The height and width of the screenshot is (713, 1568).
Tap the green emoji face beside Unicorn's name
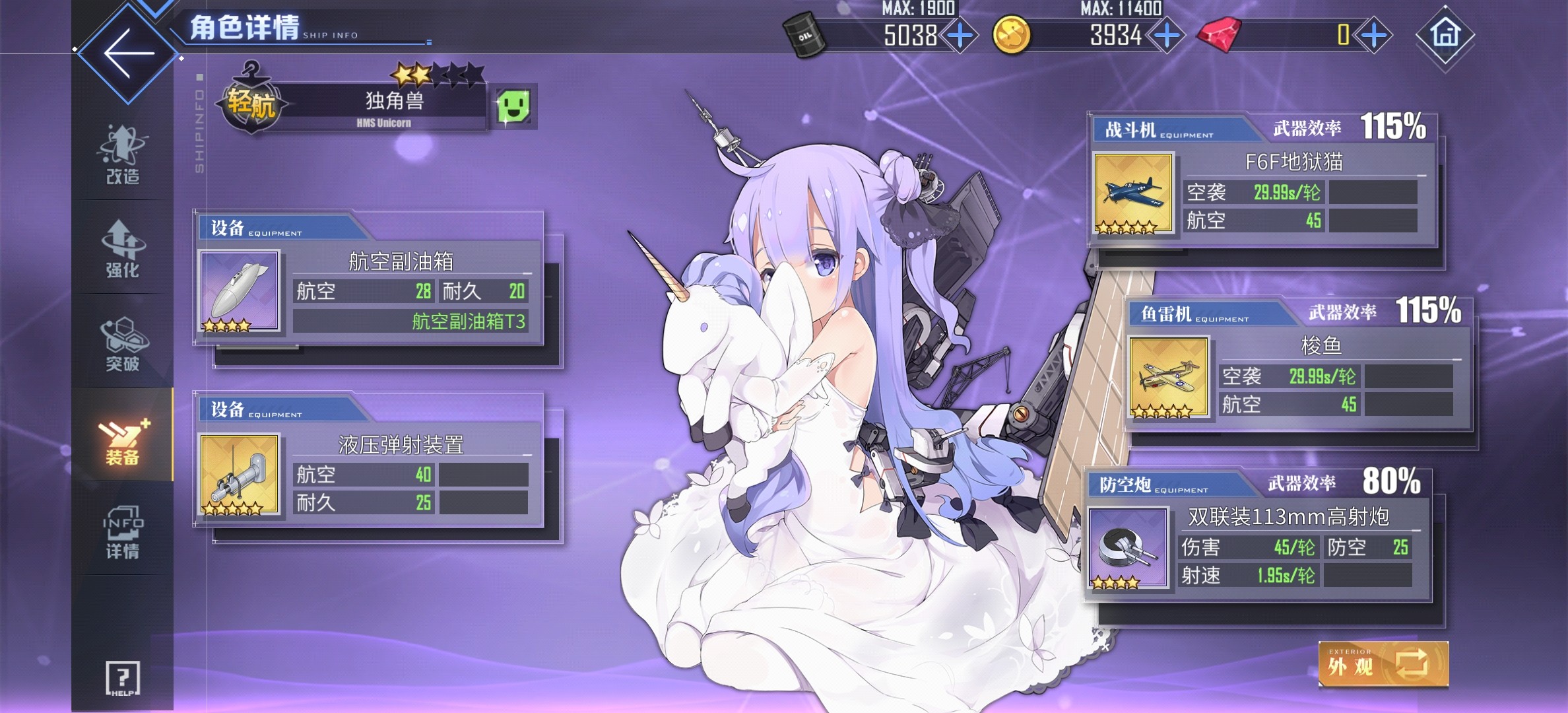513,107
